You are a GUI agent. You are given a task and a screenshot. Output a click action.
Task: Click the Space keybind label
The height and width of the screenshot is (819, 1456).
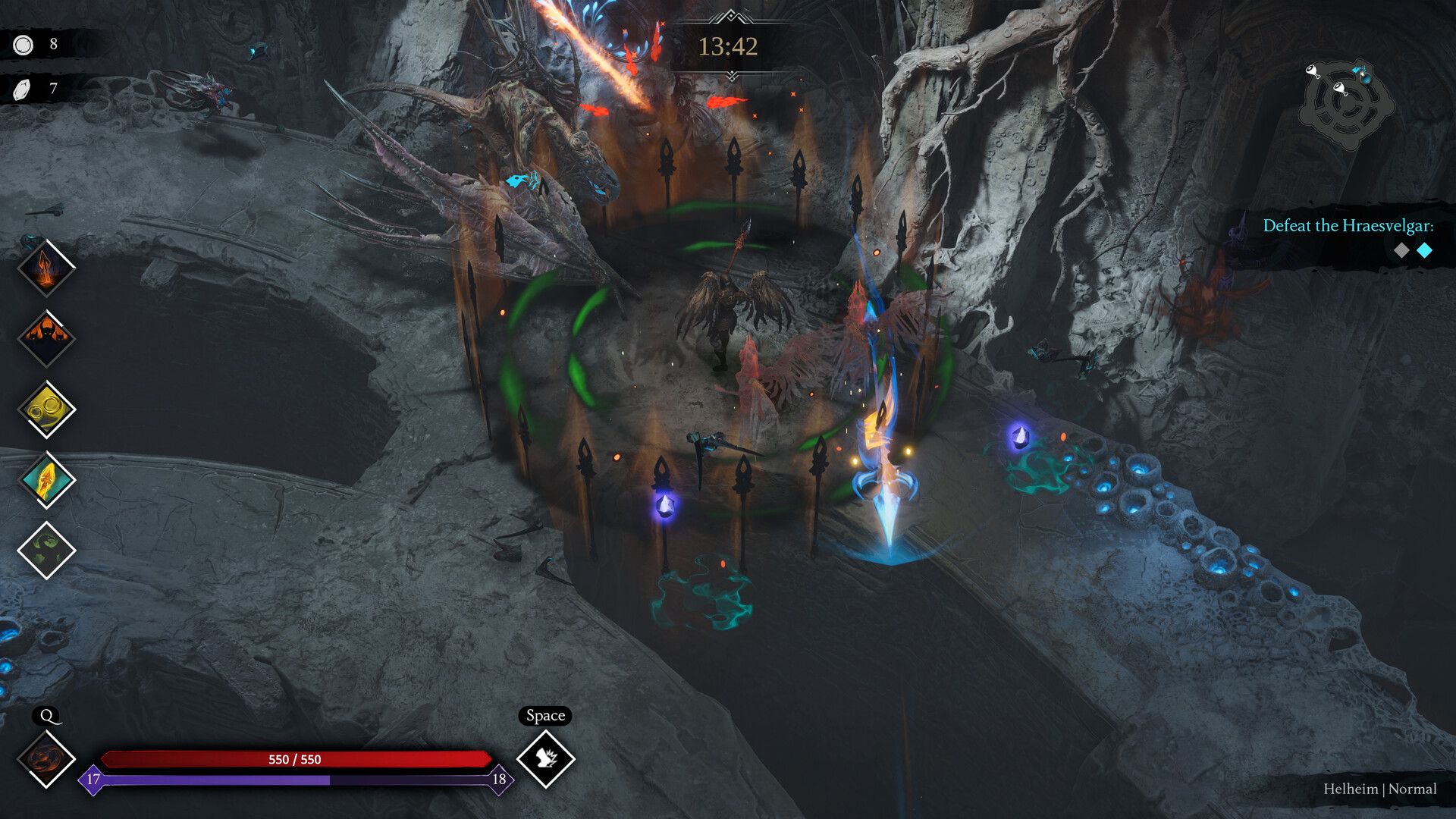pyautogui.click(x=544, y=714)
